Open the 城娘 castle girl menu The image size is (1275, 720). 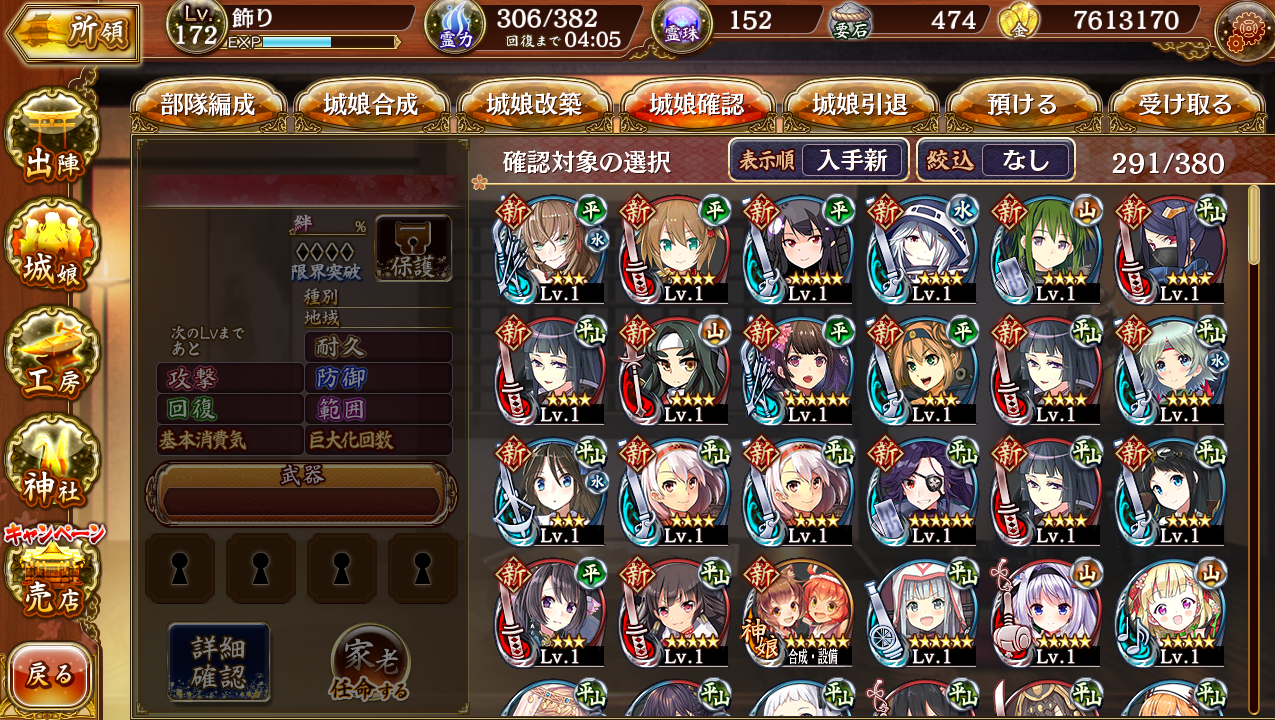(x=52, y=252)
